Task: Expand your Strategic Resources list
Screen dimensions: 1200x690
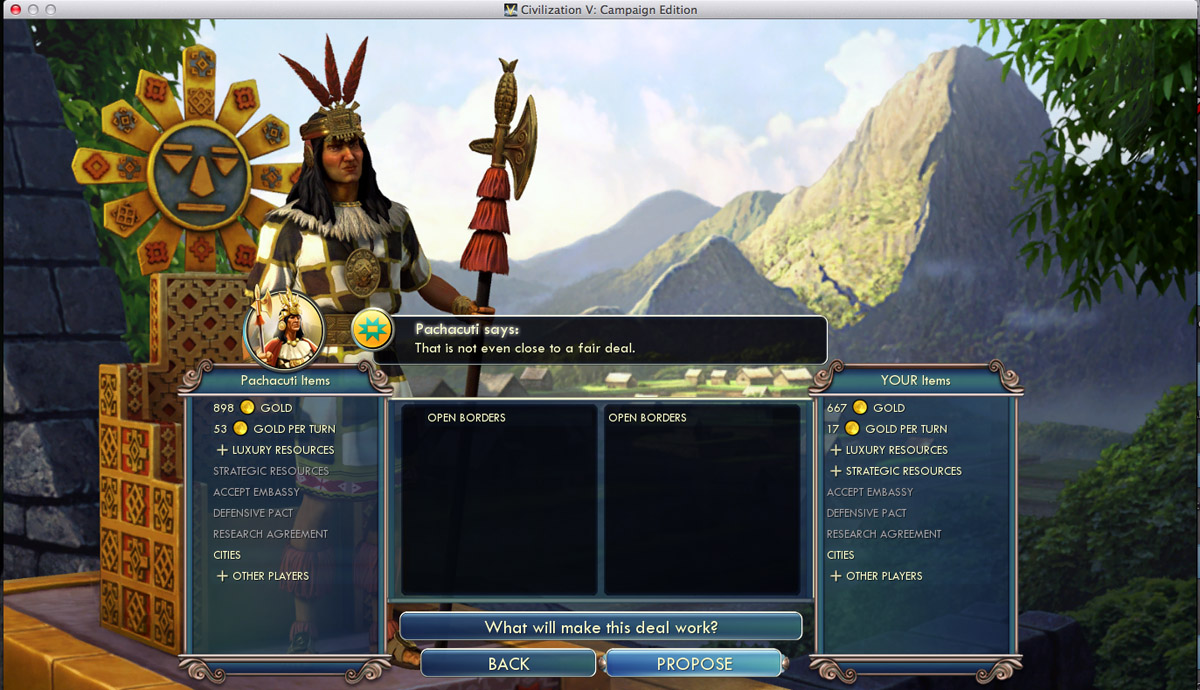Action: click(896, 471)
